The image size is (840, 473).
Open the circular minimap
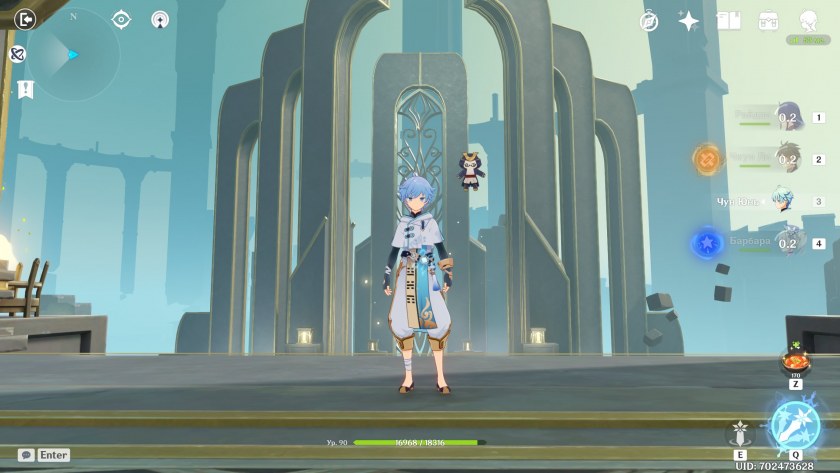point(73,55)
